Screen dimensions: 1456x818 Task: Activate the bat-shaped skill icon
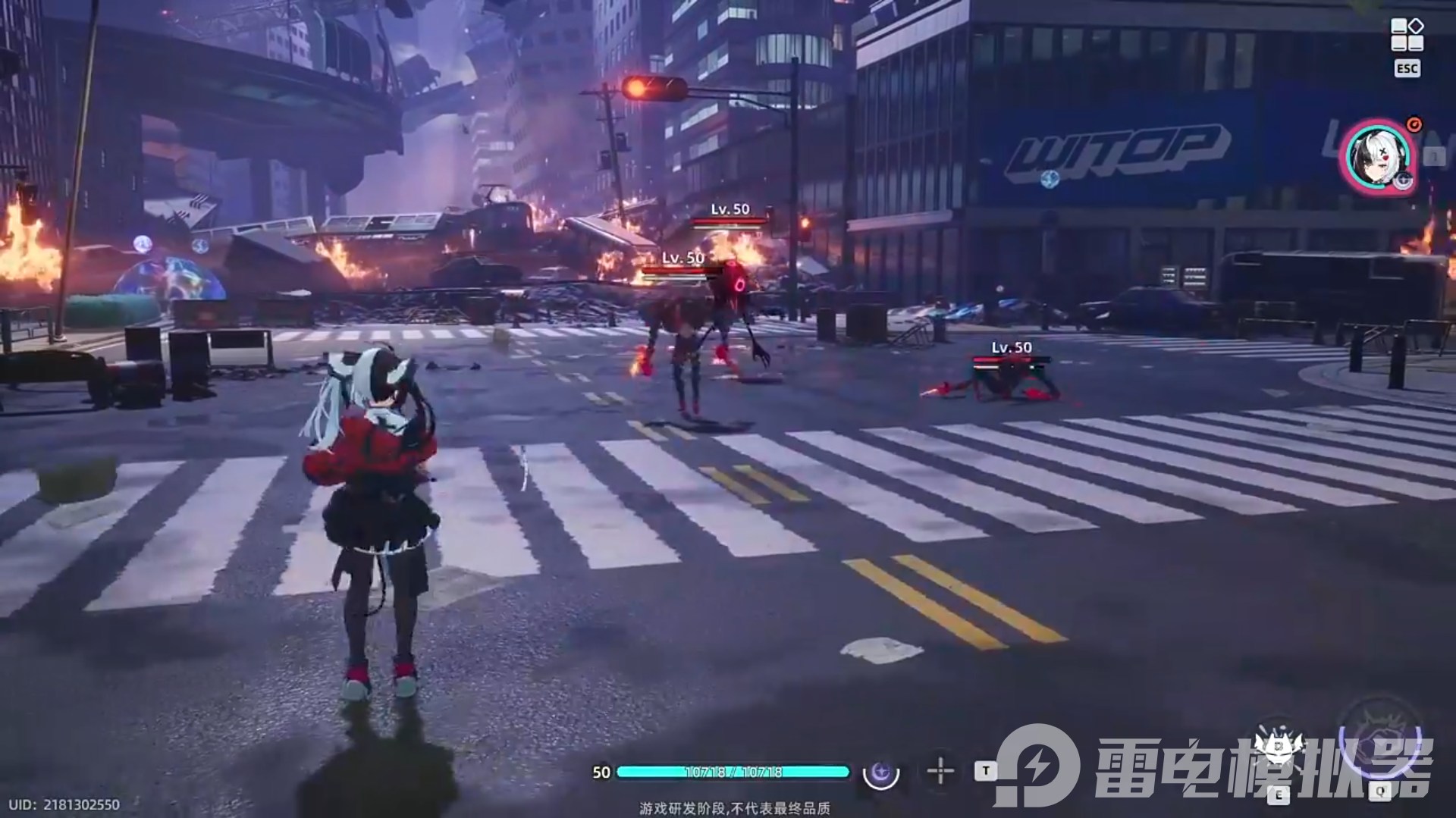click(x=1279, y=747)
